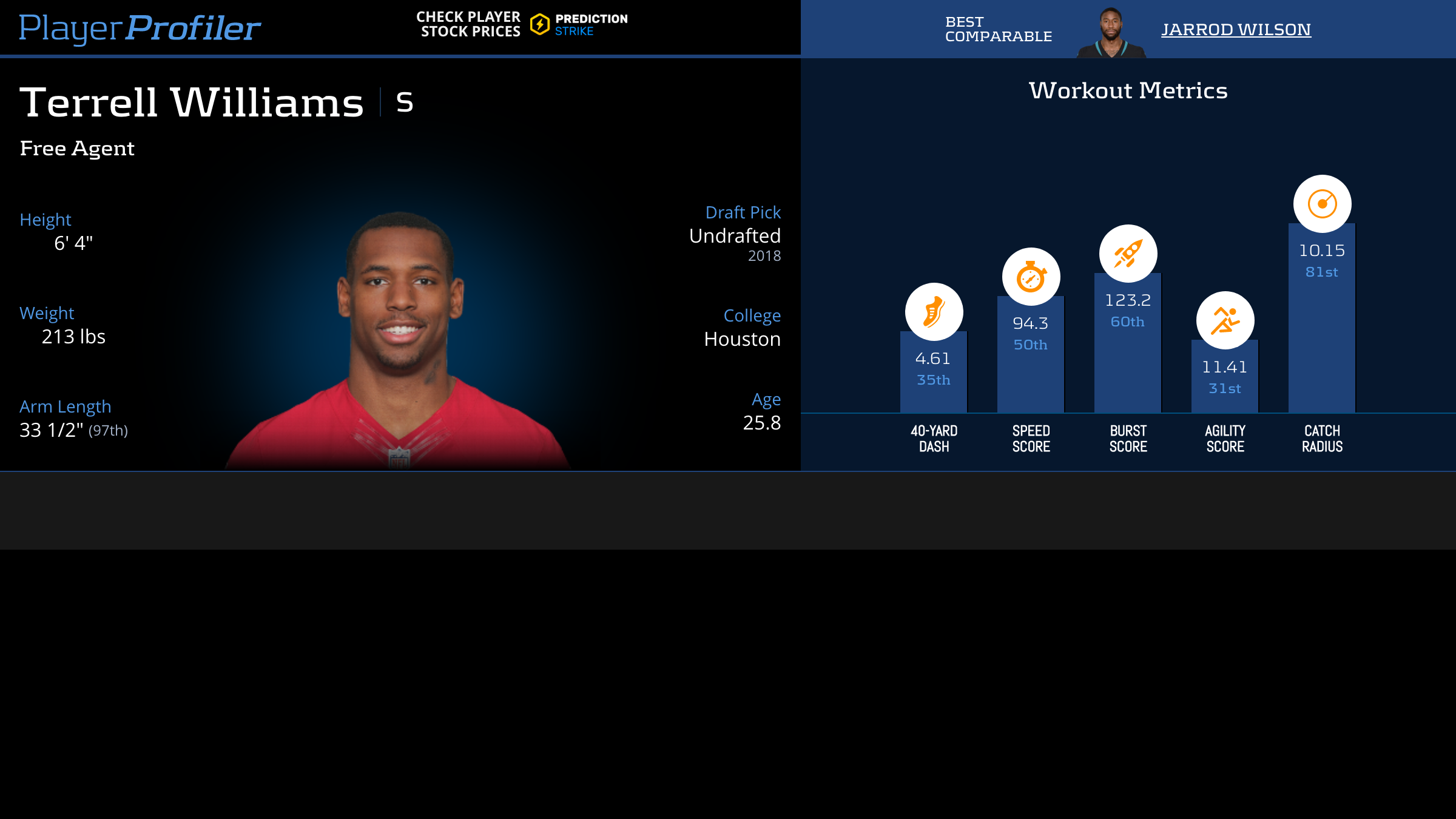Select the 40-yard dash shoe icon

(x=934, y=312)
